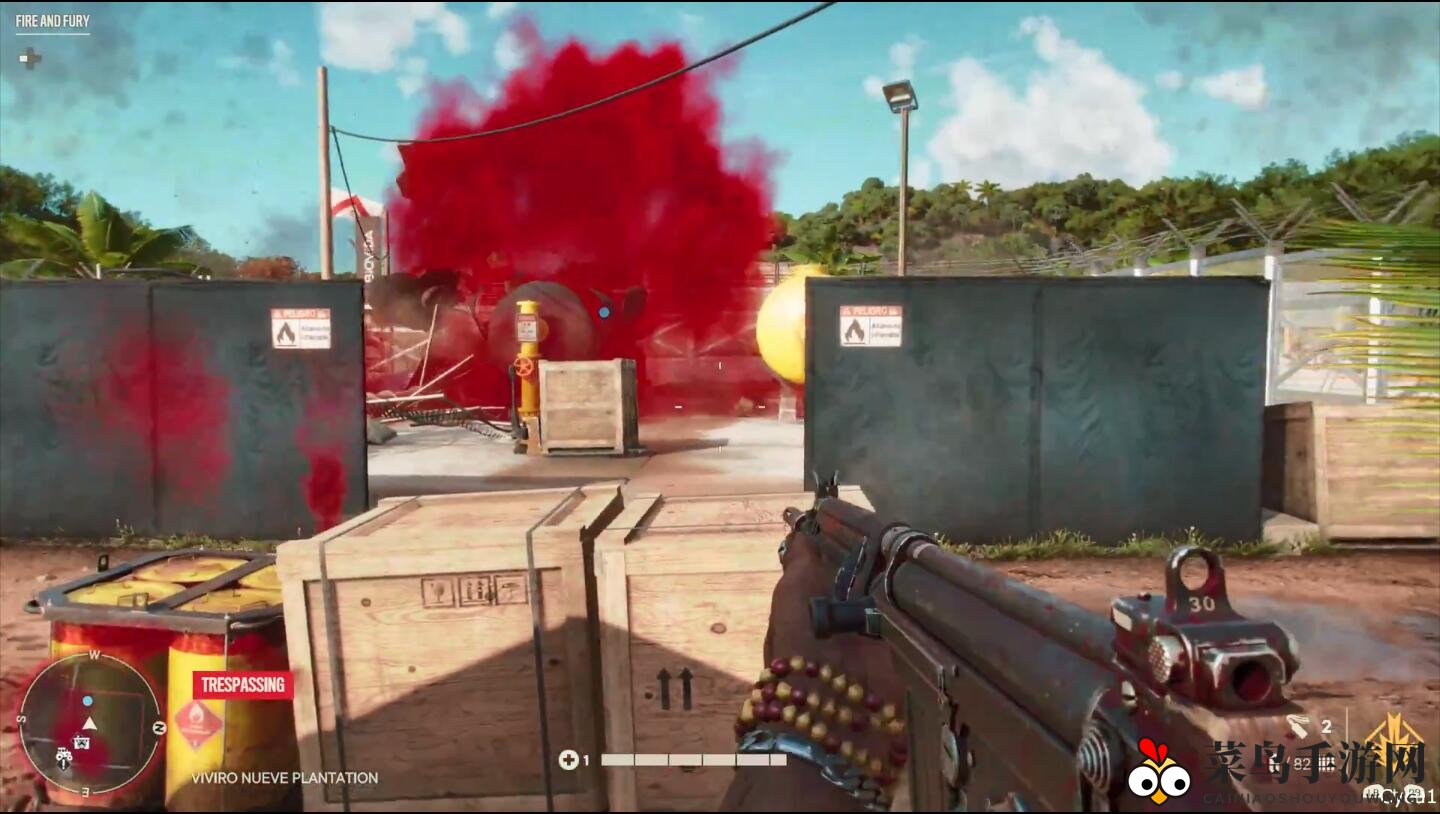This screenshot has height=814, width=1440.
Task: Select the blue objective dot on minimap
Action: (x=88, y=701)
